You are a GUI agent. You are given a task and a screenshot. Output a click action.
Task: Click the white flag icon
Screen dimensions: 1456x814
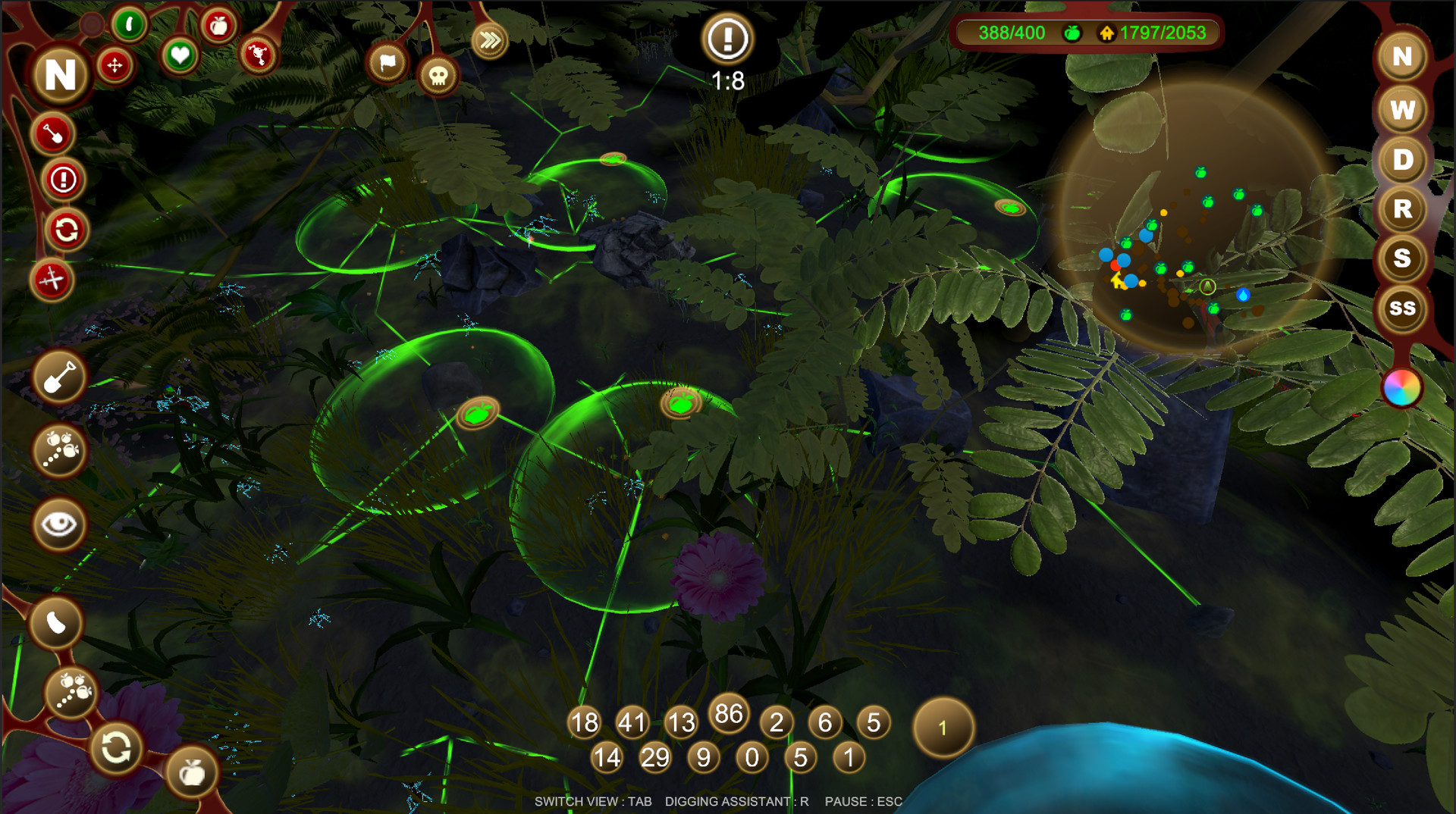tap(388, 63)
